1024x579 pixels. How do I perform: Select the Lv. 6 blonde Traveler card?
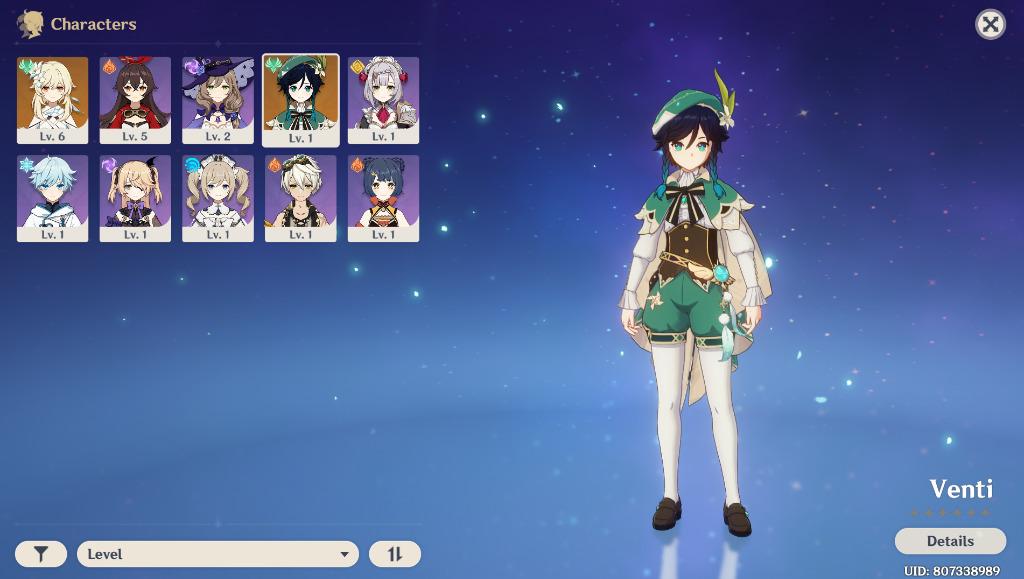pyautogui.click(x=52, y=100)
